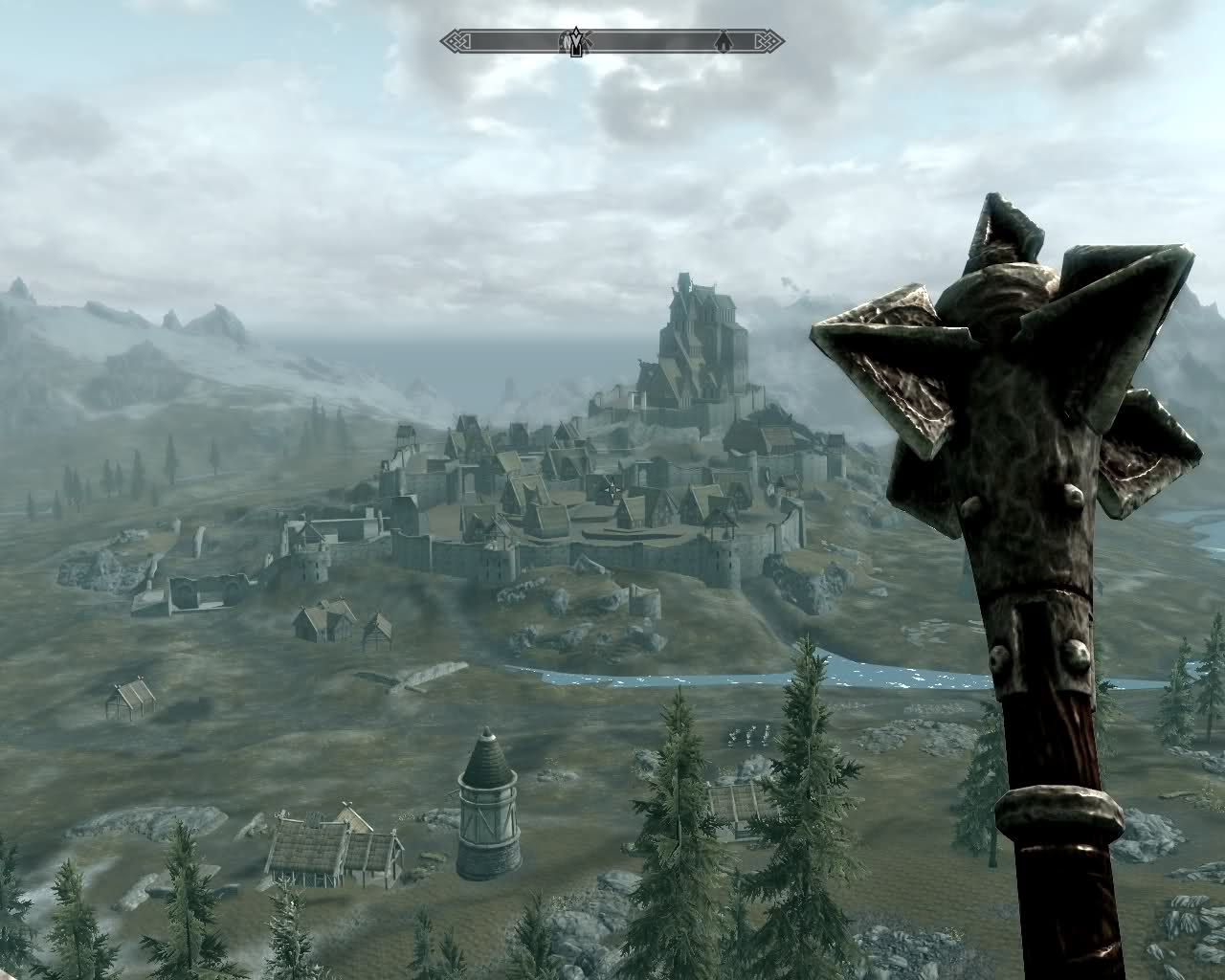
Task: Click the quest arrow marker on the compass
Action: (x=577, y=41)
